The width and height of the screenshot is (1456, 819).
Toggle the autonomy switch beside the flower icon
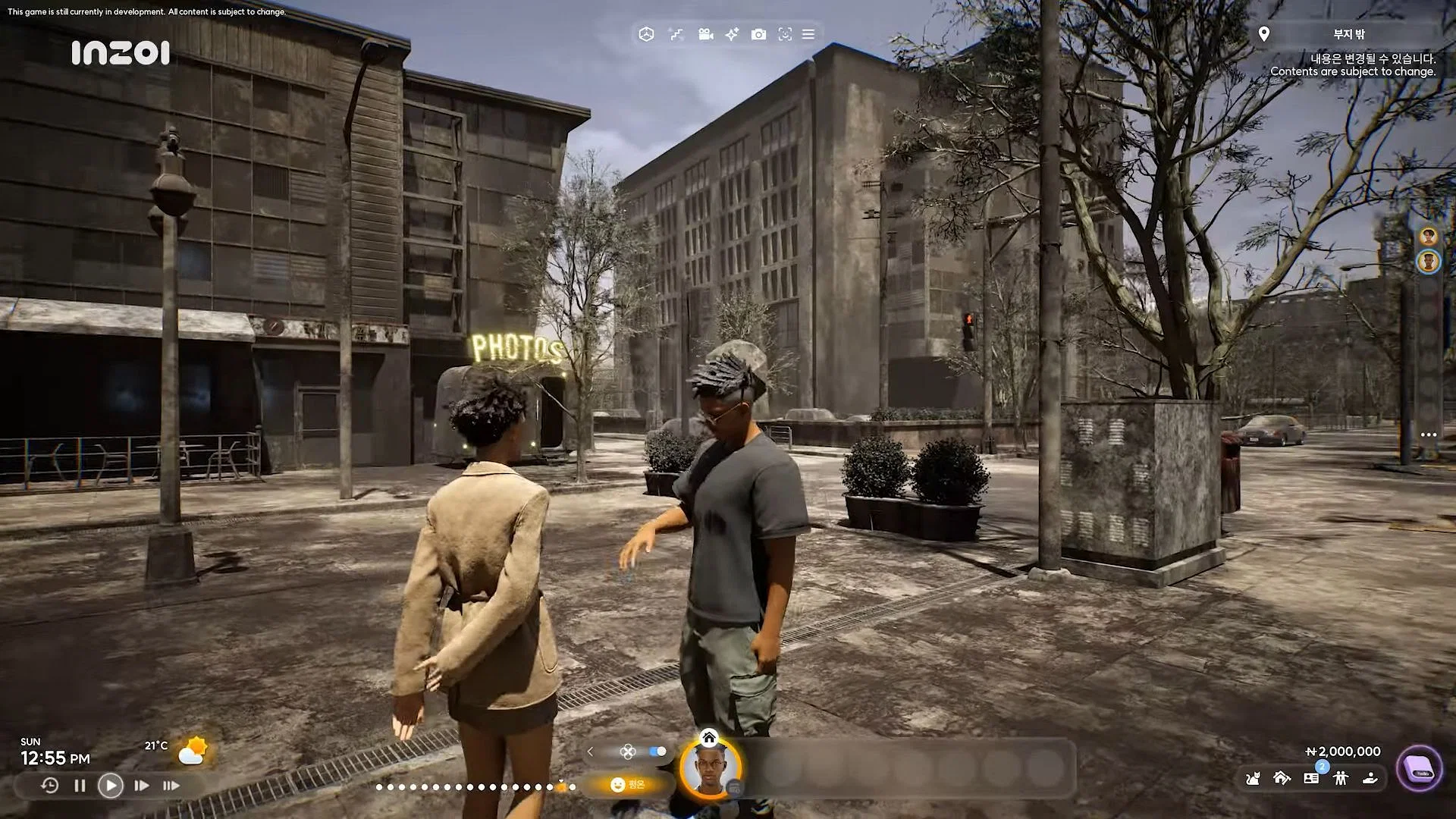coord(657,752)
